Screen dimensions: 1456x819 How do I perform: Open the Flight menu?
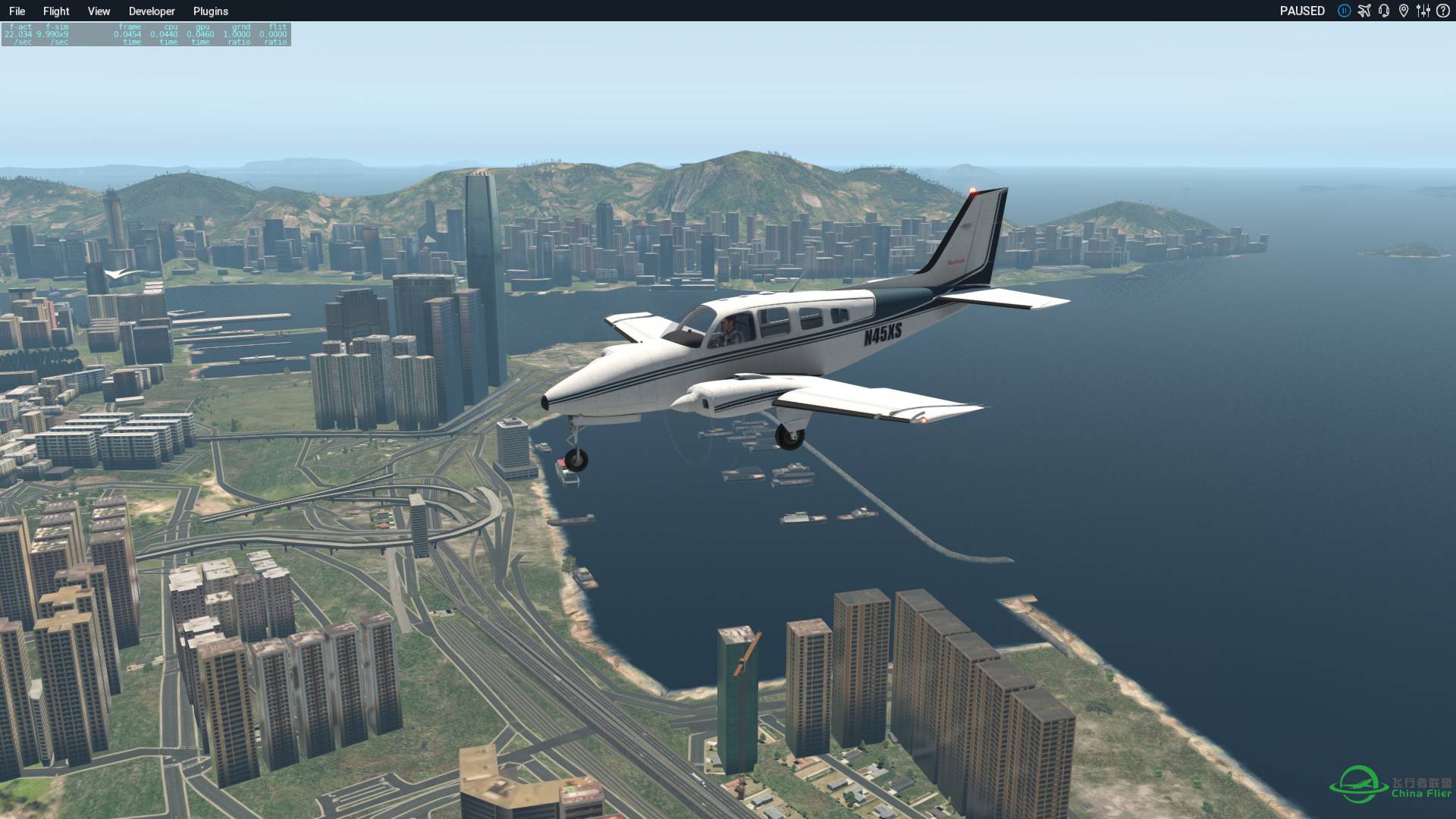tap(55, 11)
